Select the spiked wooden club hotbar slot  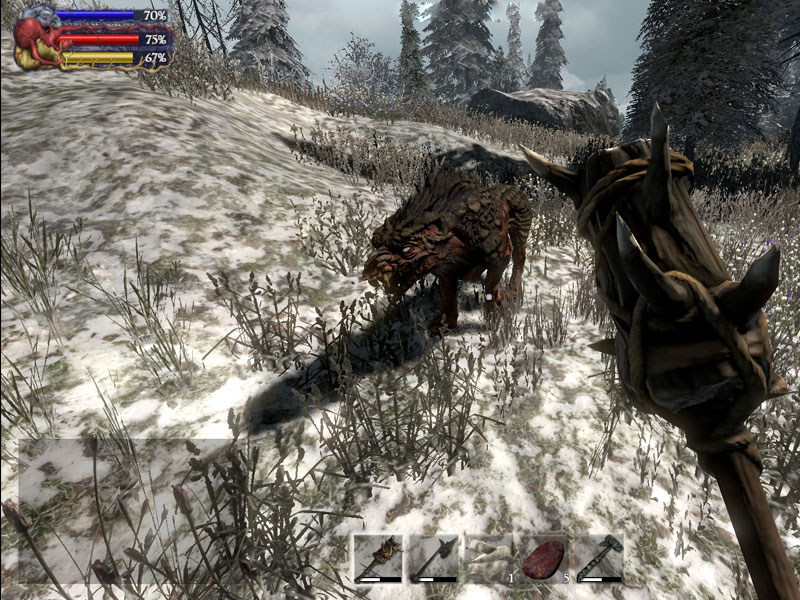coord(378,558)
